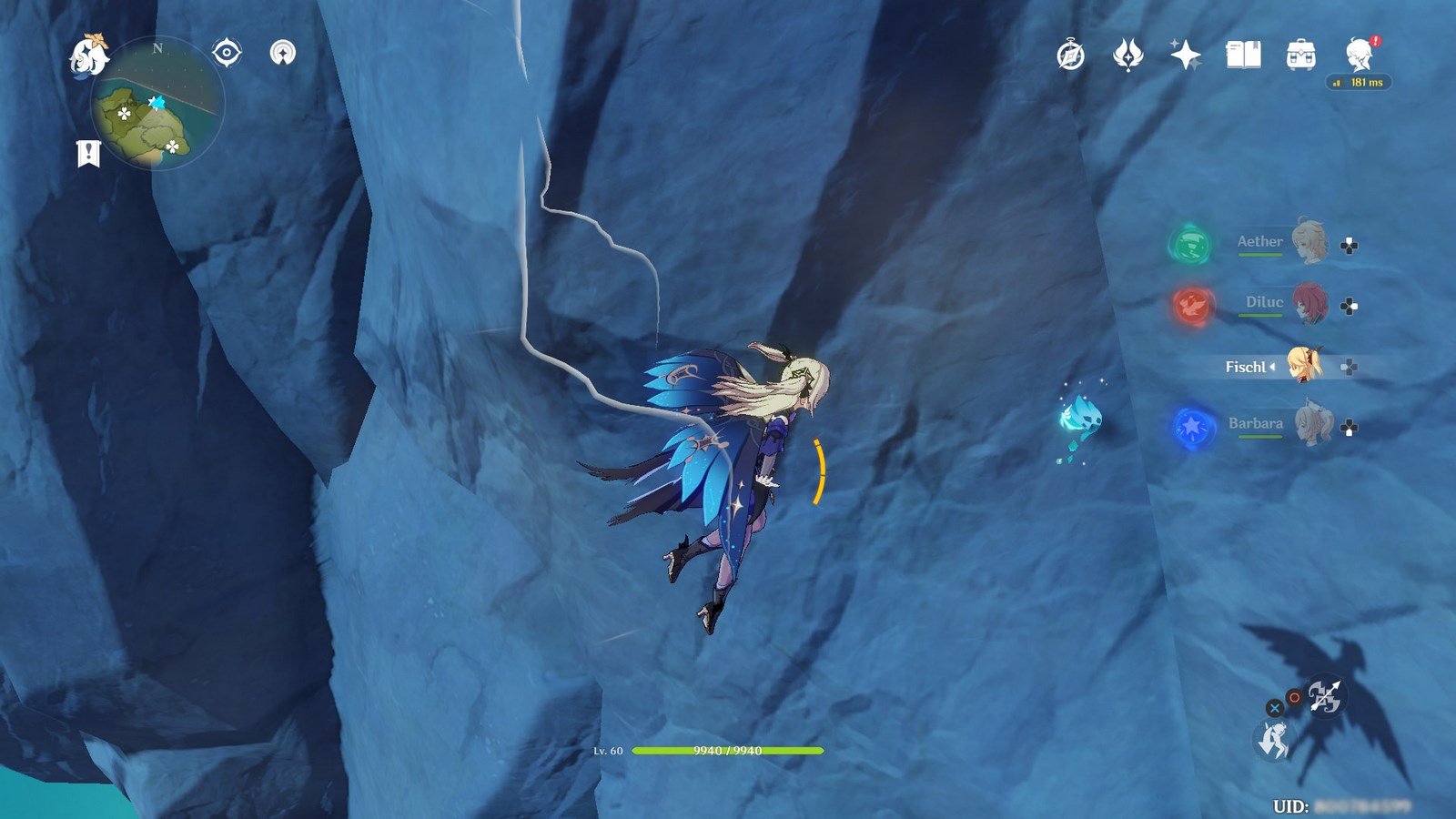Open the Paimon menu icon
The image size is (1456, 819).
[89, 55]
